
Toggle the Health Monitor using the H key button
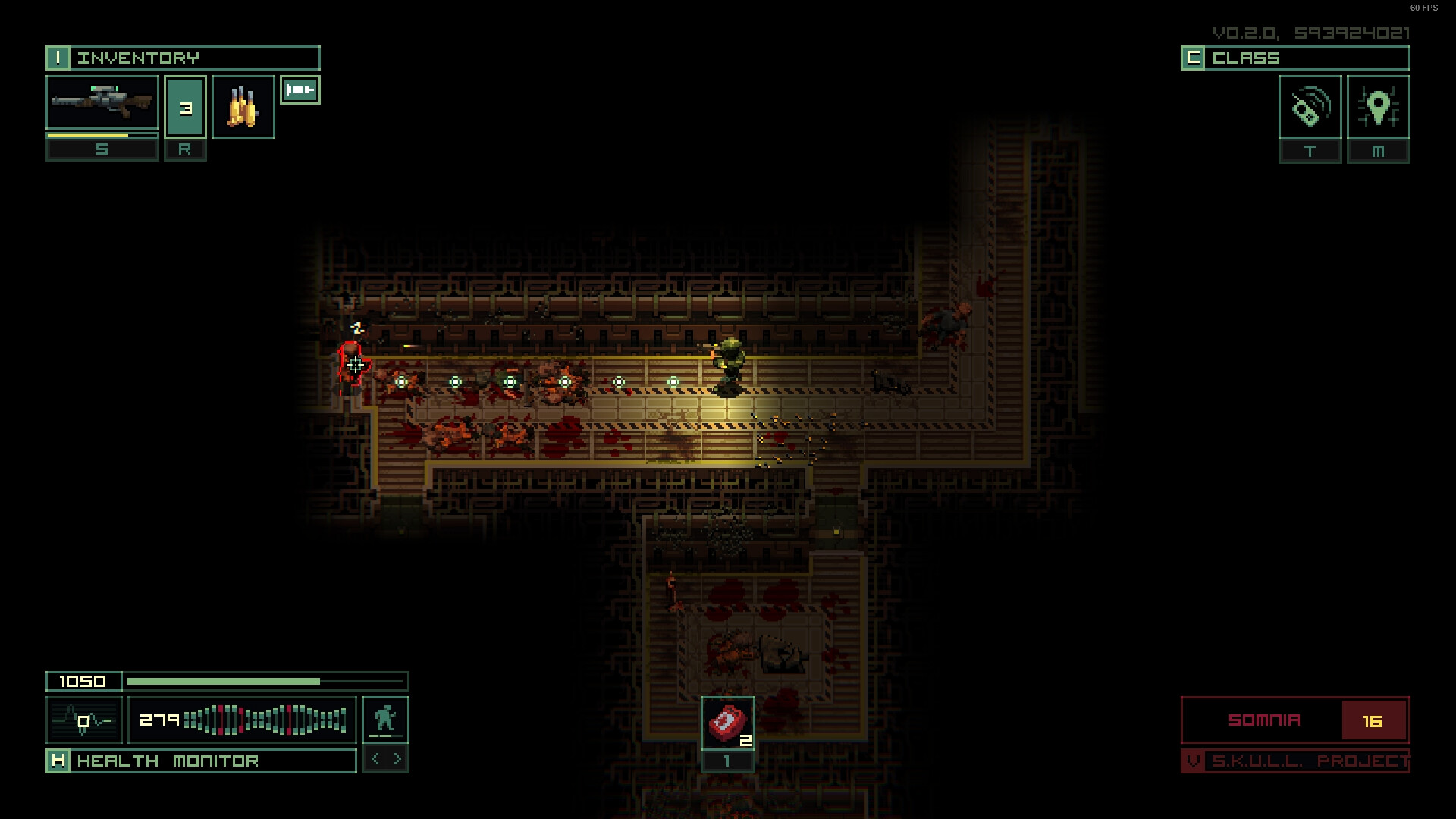(x=60, y=760)
